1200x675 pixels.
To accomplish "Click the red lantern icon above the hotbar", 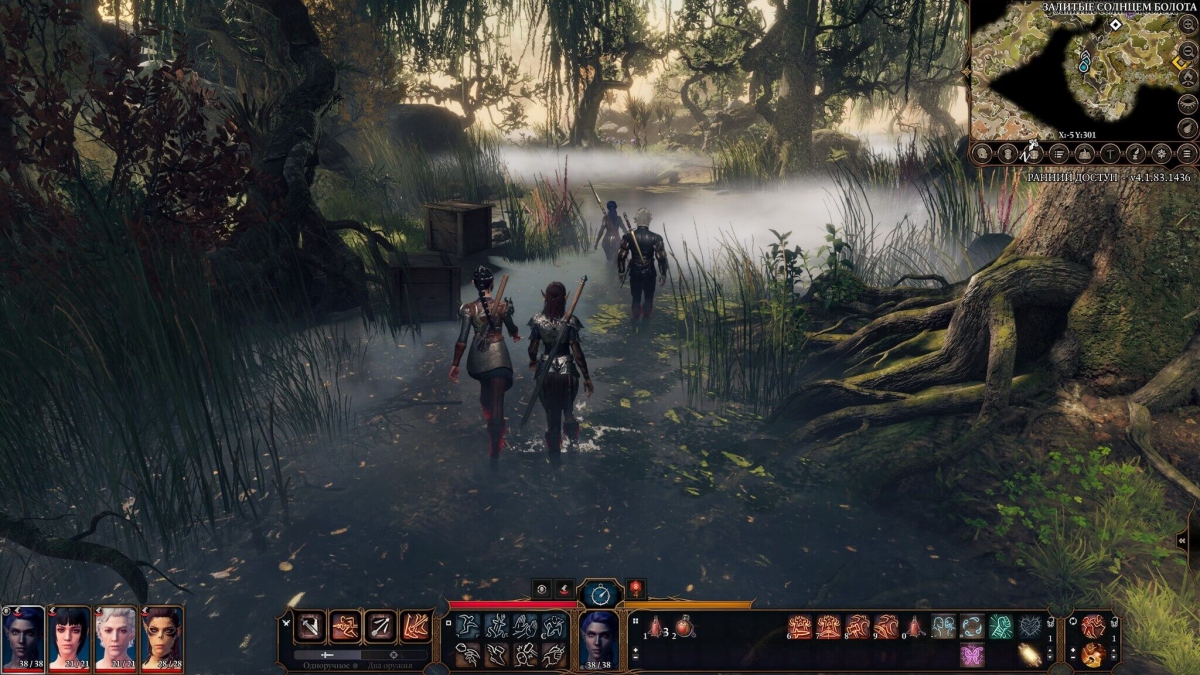I will pos(635,589).
